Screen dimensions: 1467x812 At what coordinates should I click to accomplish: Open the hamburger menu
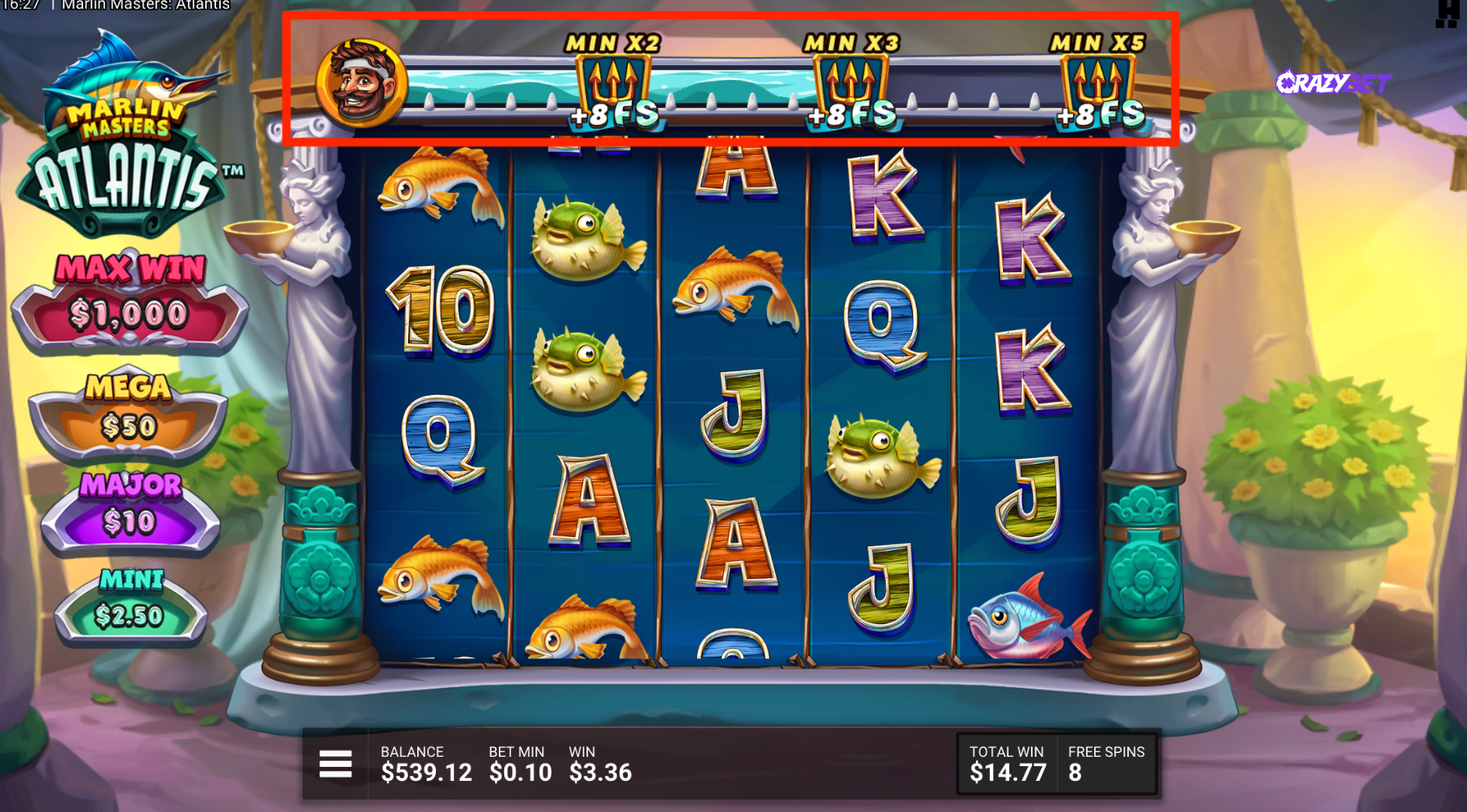(x=336, y=764)
